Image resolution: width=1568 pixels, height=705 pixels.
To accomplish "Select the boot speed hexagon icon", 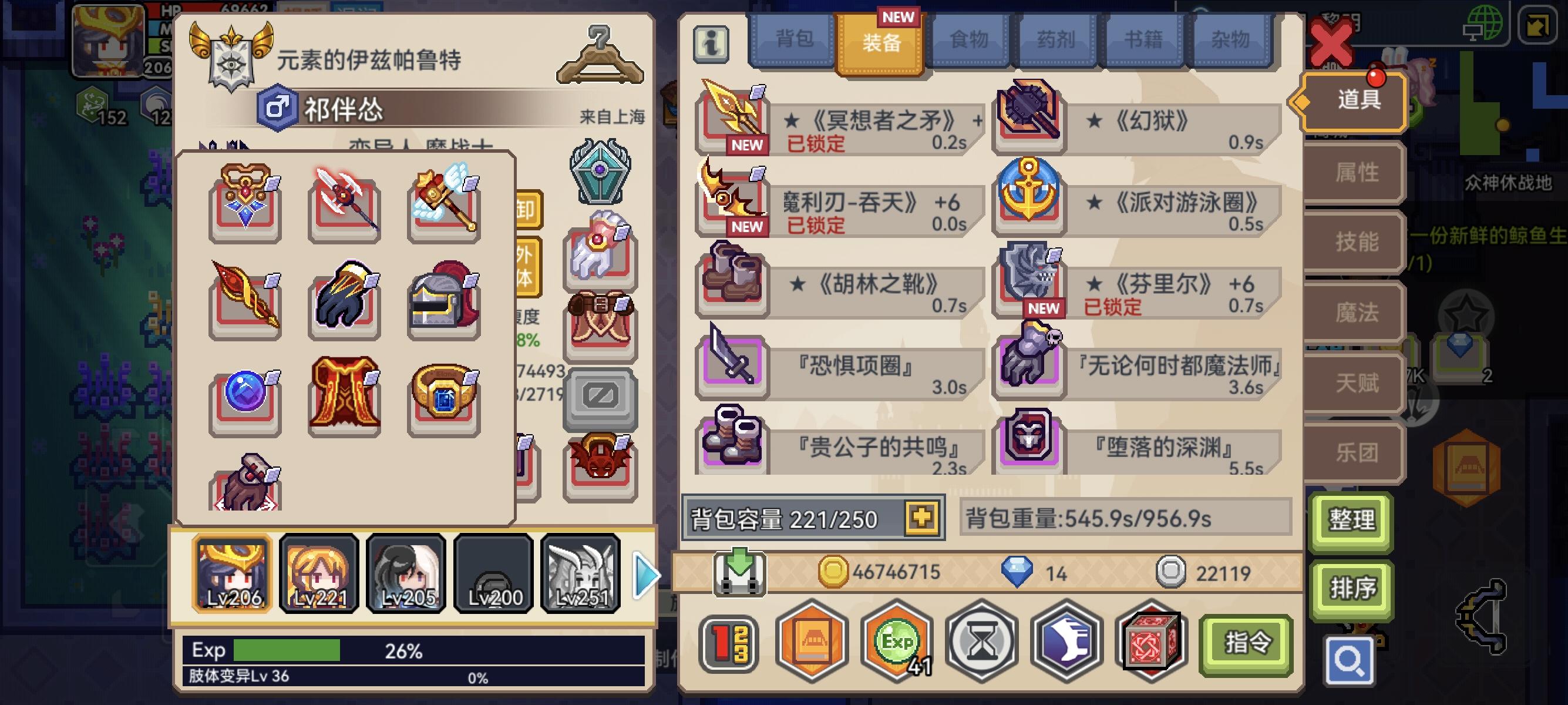I will 1068,642.
